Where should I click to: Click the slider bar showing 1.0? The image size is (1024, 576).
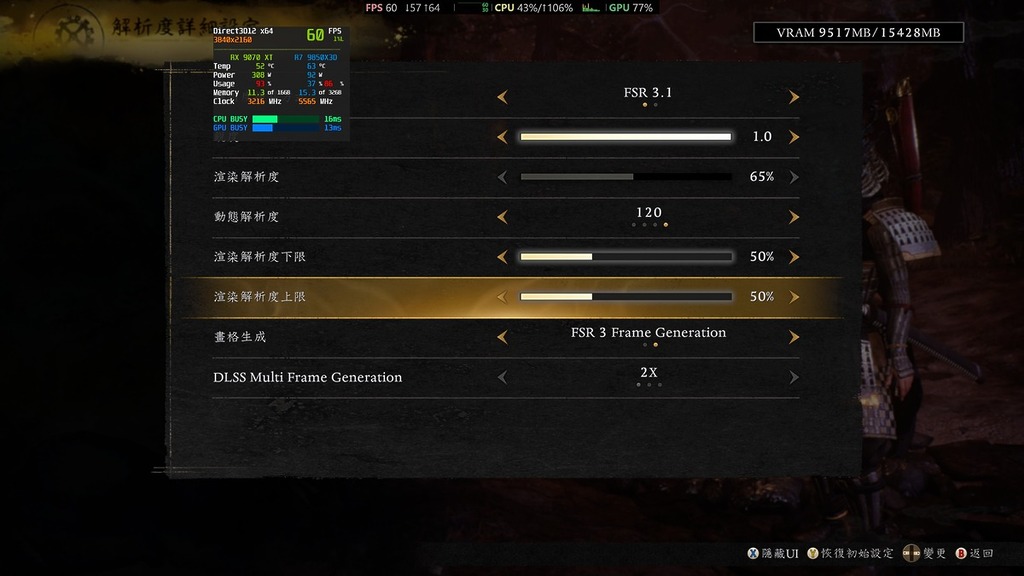[x=626, y=137]
